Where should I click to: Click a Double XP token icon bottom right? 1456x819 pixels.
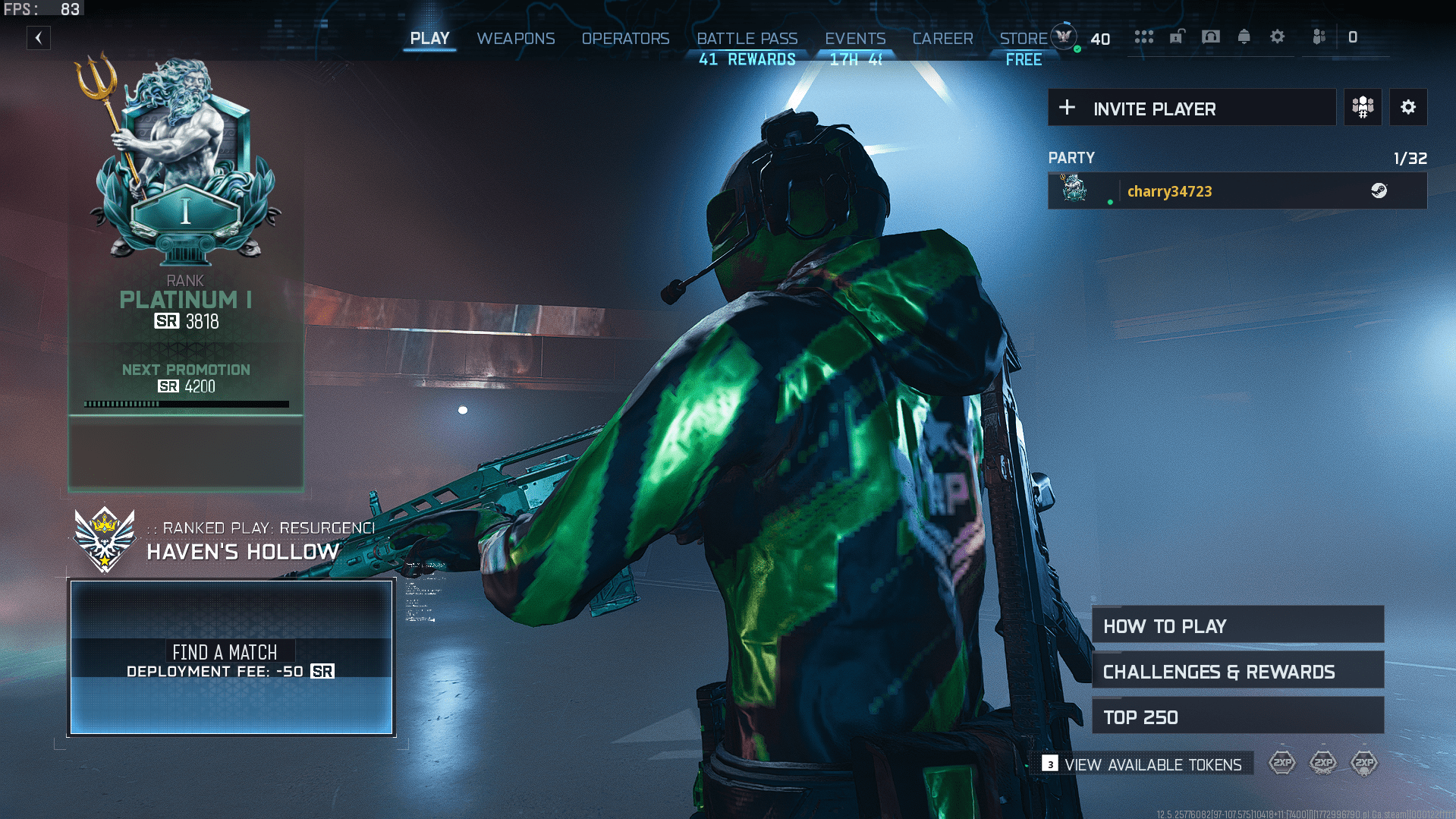pos(1282,763)
